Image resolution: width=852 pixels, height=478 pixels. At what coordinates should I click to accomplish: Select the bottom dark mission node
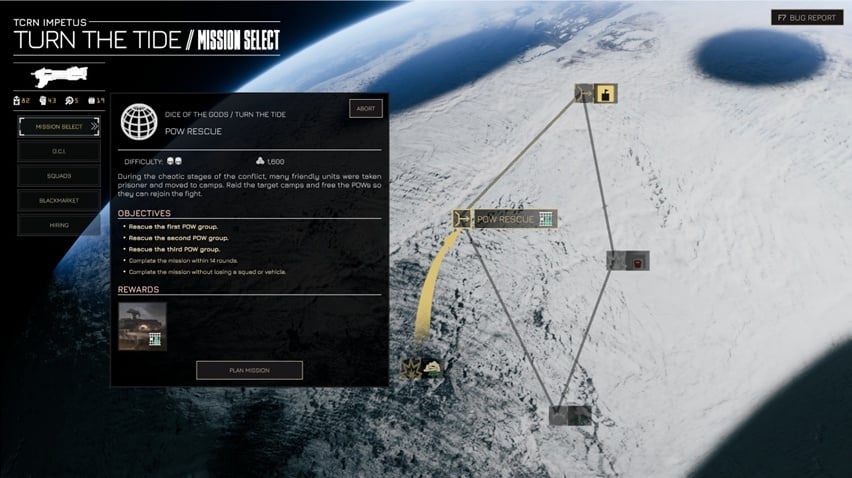tap(570, 414)
